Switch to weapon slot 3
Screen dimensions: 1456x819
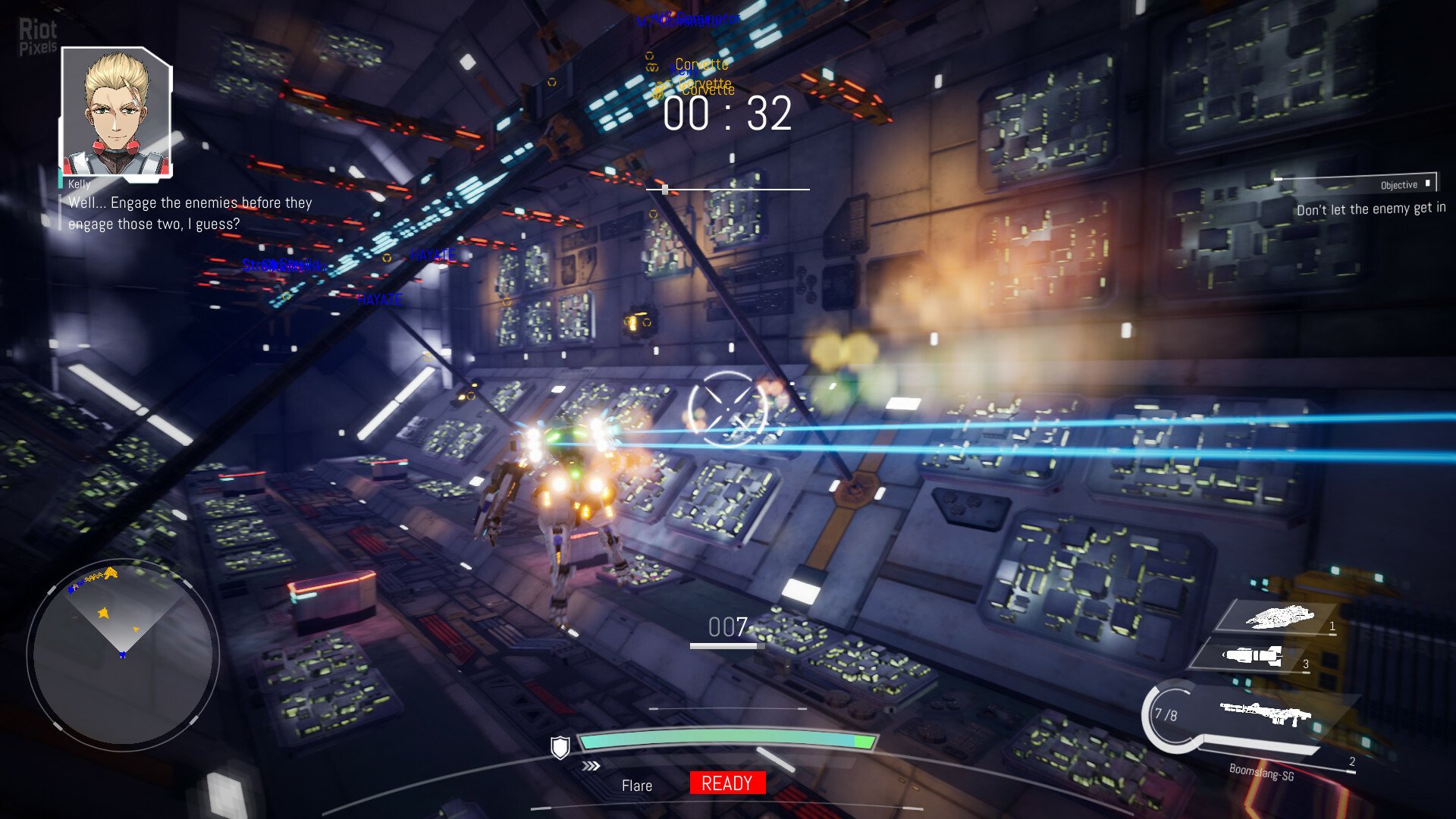[x=1255, y=656]
